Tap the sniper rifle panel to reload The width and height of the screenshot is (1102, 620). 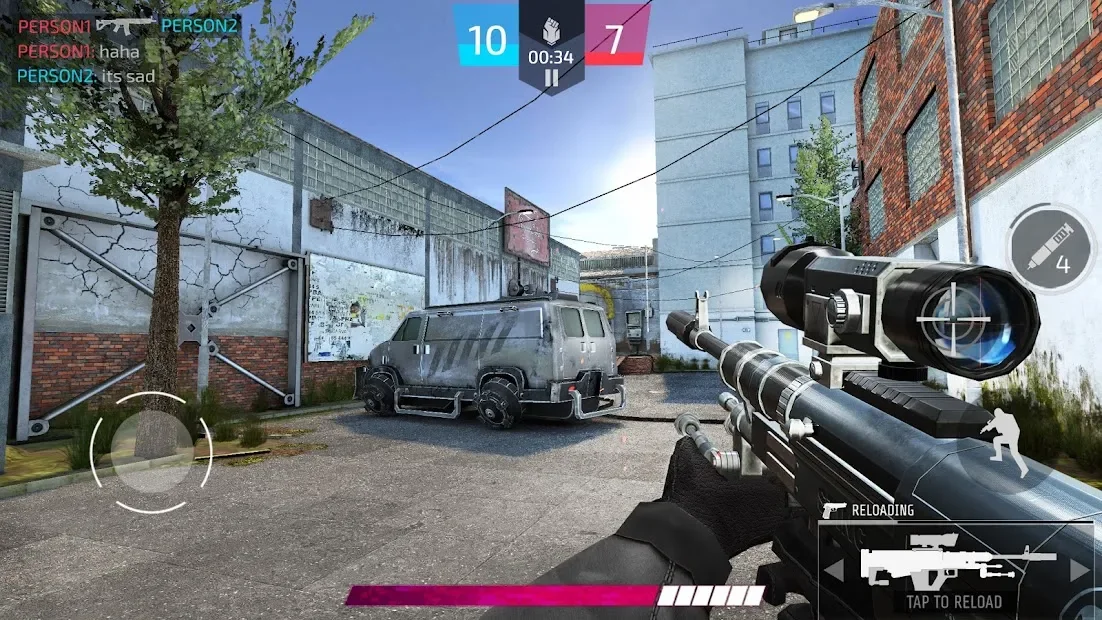pos(953,567)
